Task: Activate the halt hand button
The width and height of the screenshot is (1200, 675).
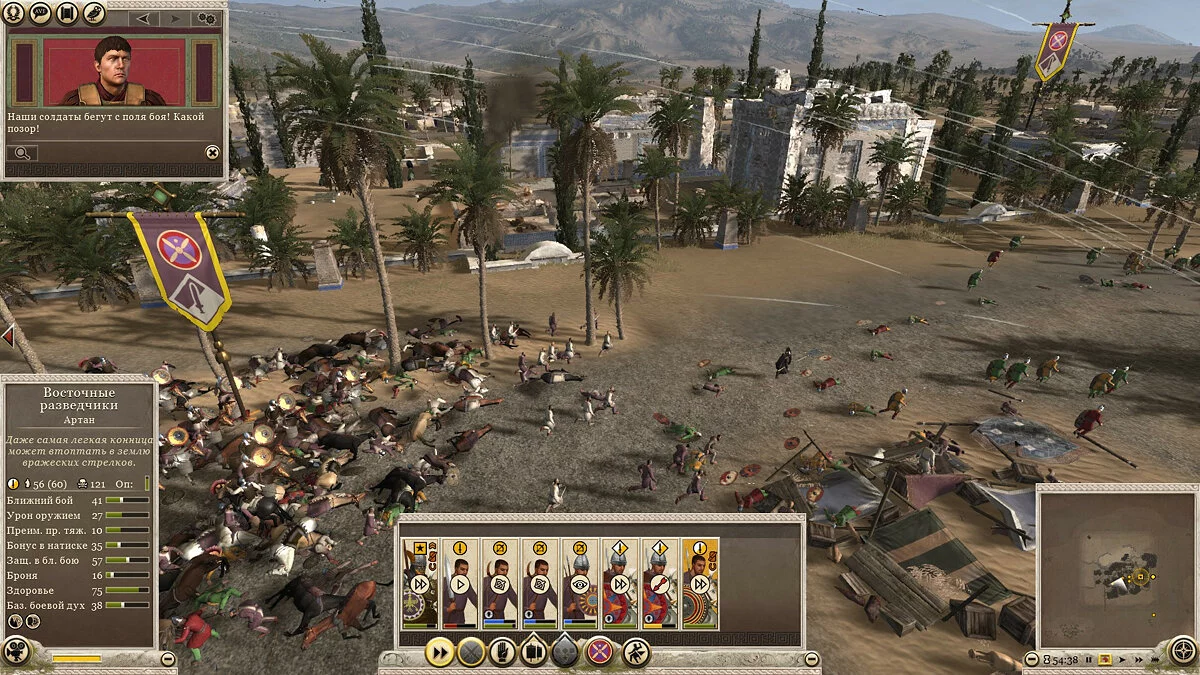Action: [502, 652]
